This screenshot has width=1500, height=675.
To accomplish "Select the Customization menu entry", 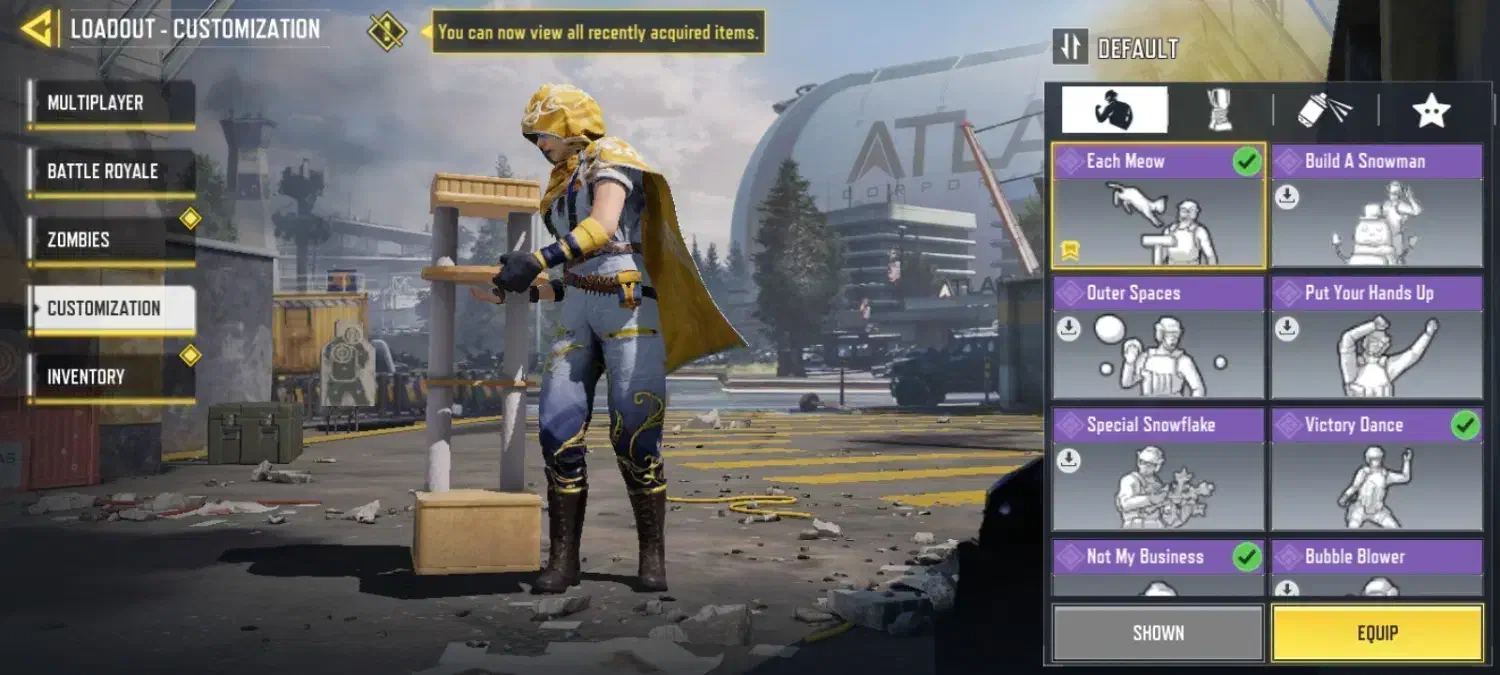I will coord(111,308).
